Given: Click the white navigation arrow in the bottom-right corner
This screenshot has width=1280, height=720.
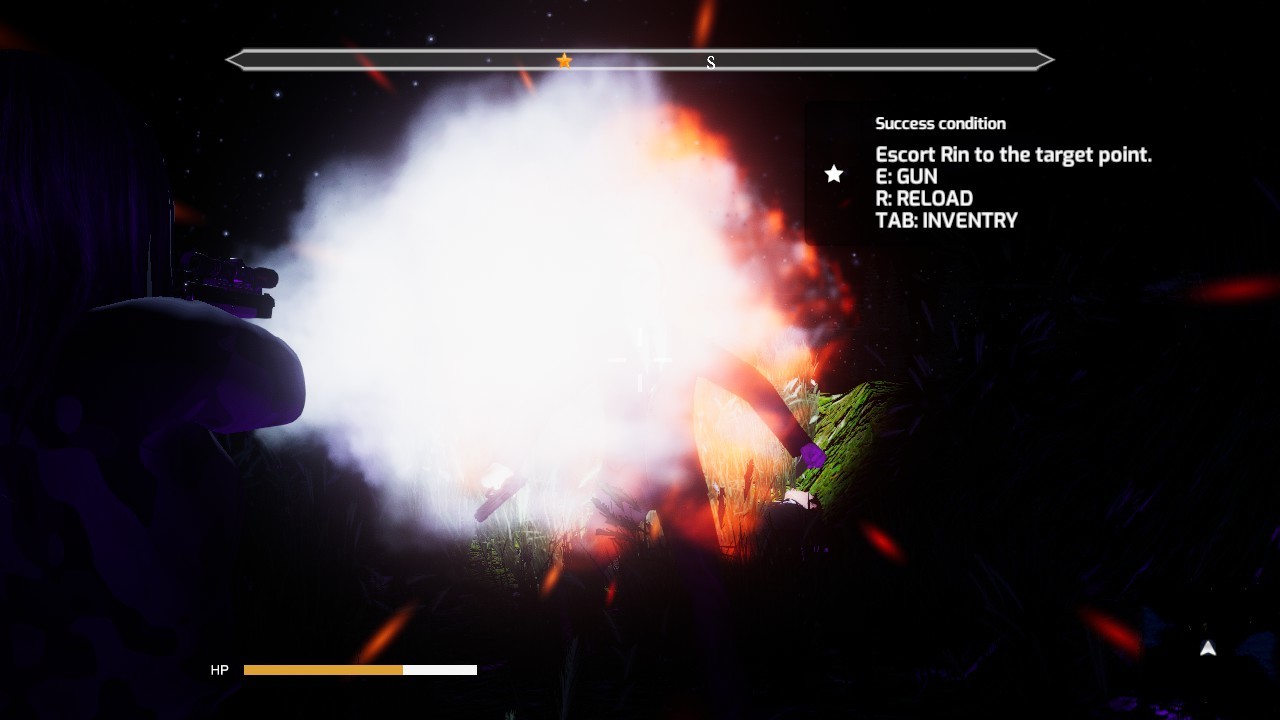Looking at the screenshot, I should pyautogui.click(x=1207, y=649).
